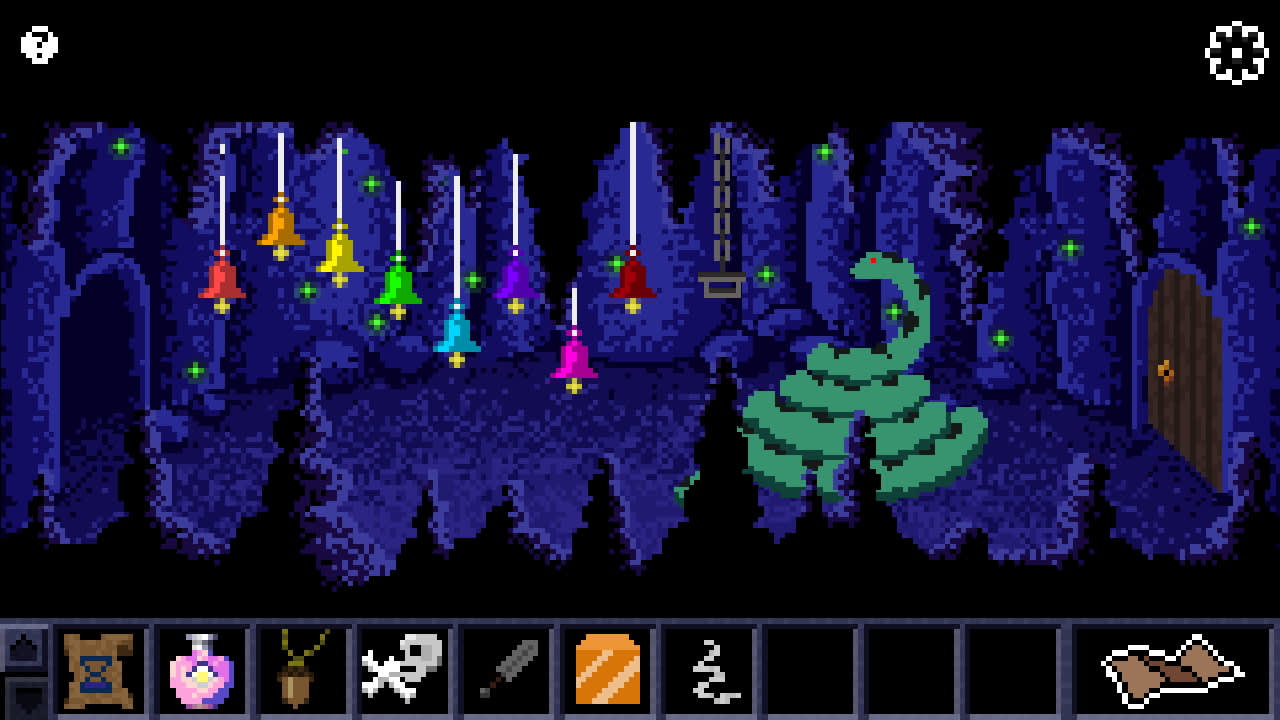Ring the yellow bell
This screenshot has height=720, width=1280.
coord(340,250)
